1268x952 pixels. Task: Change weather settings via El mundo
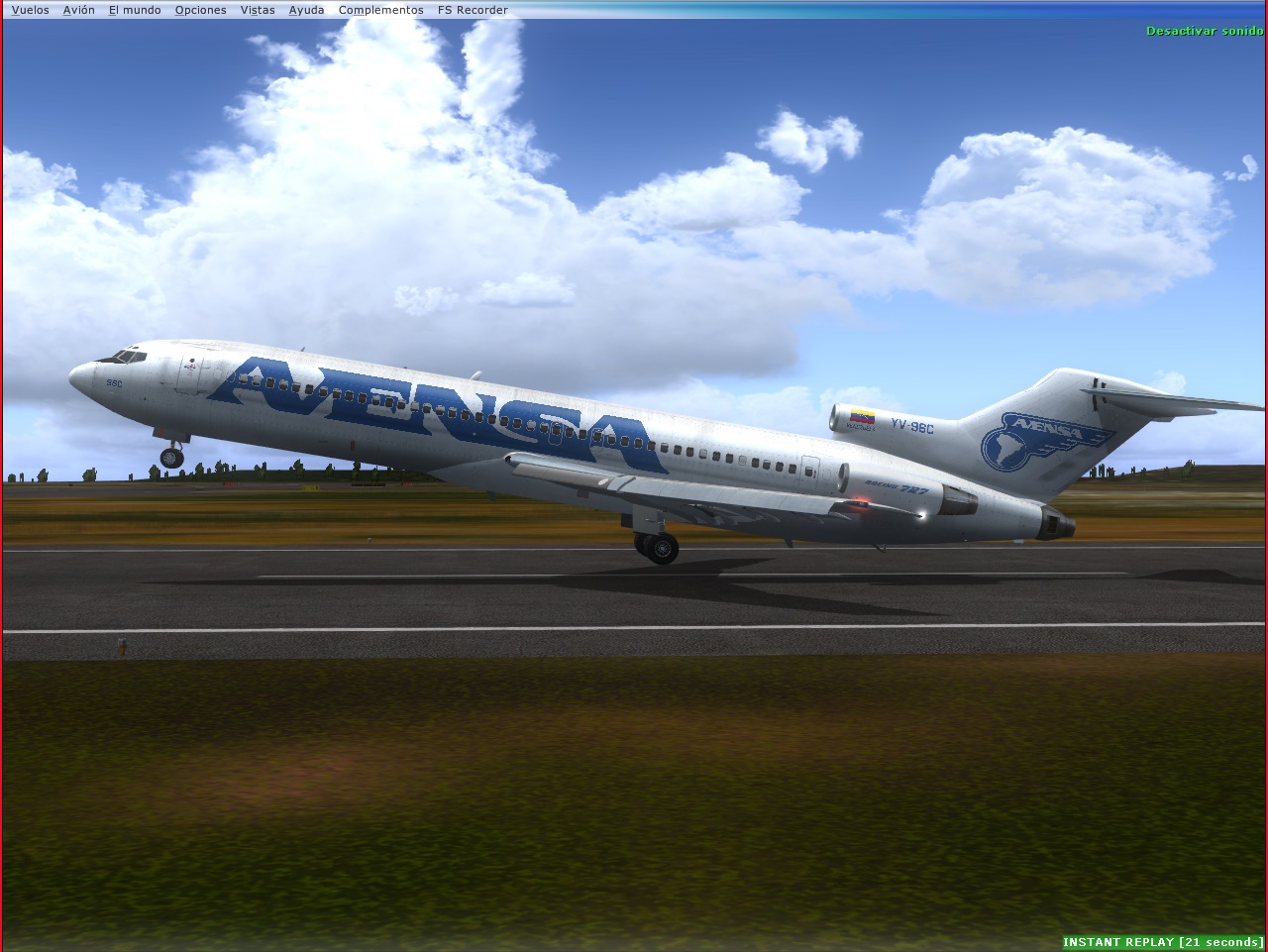[x=133, y=9]
